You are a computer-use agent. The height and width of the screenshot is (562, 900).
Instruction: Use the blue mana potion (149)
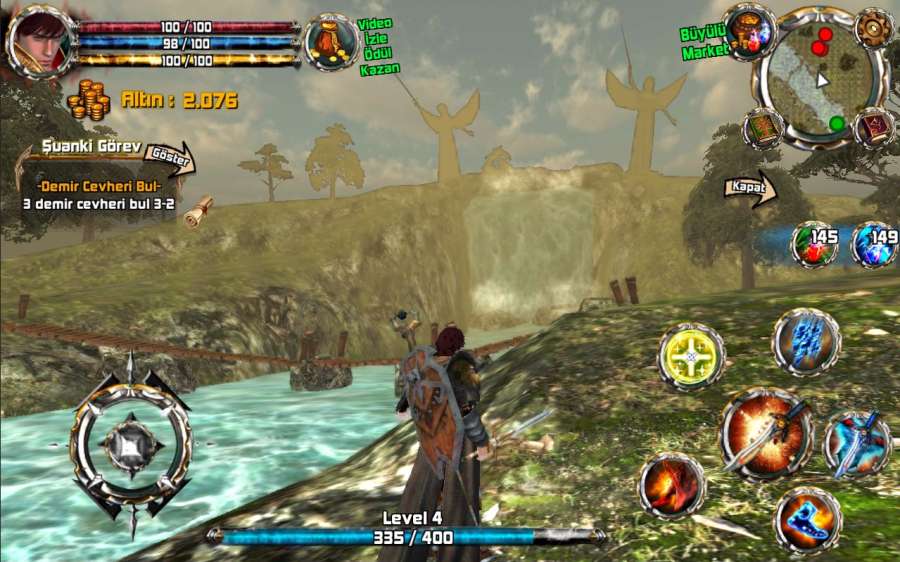[874, 245]
